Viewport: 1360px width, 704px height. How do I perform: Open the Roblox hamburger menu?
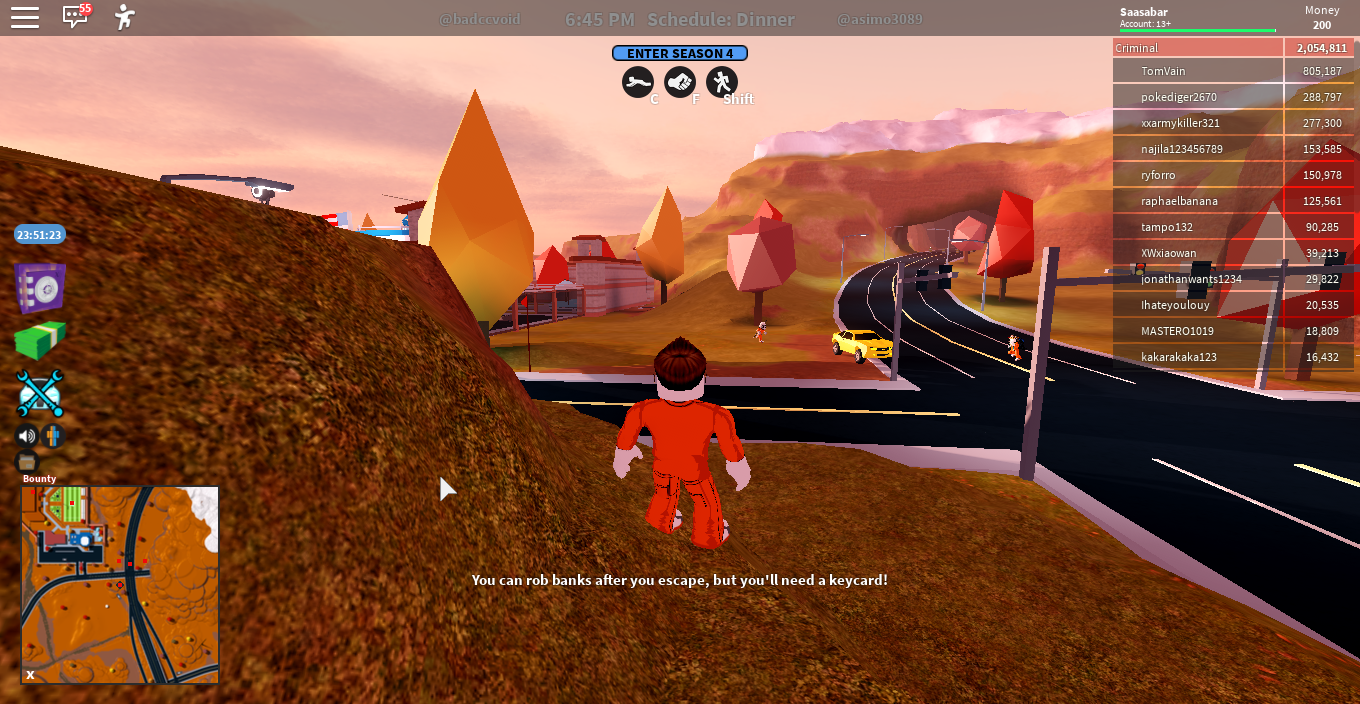coord(25,17)
